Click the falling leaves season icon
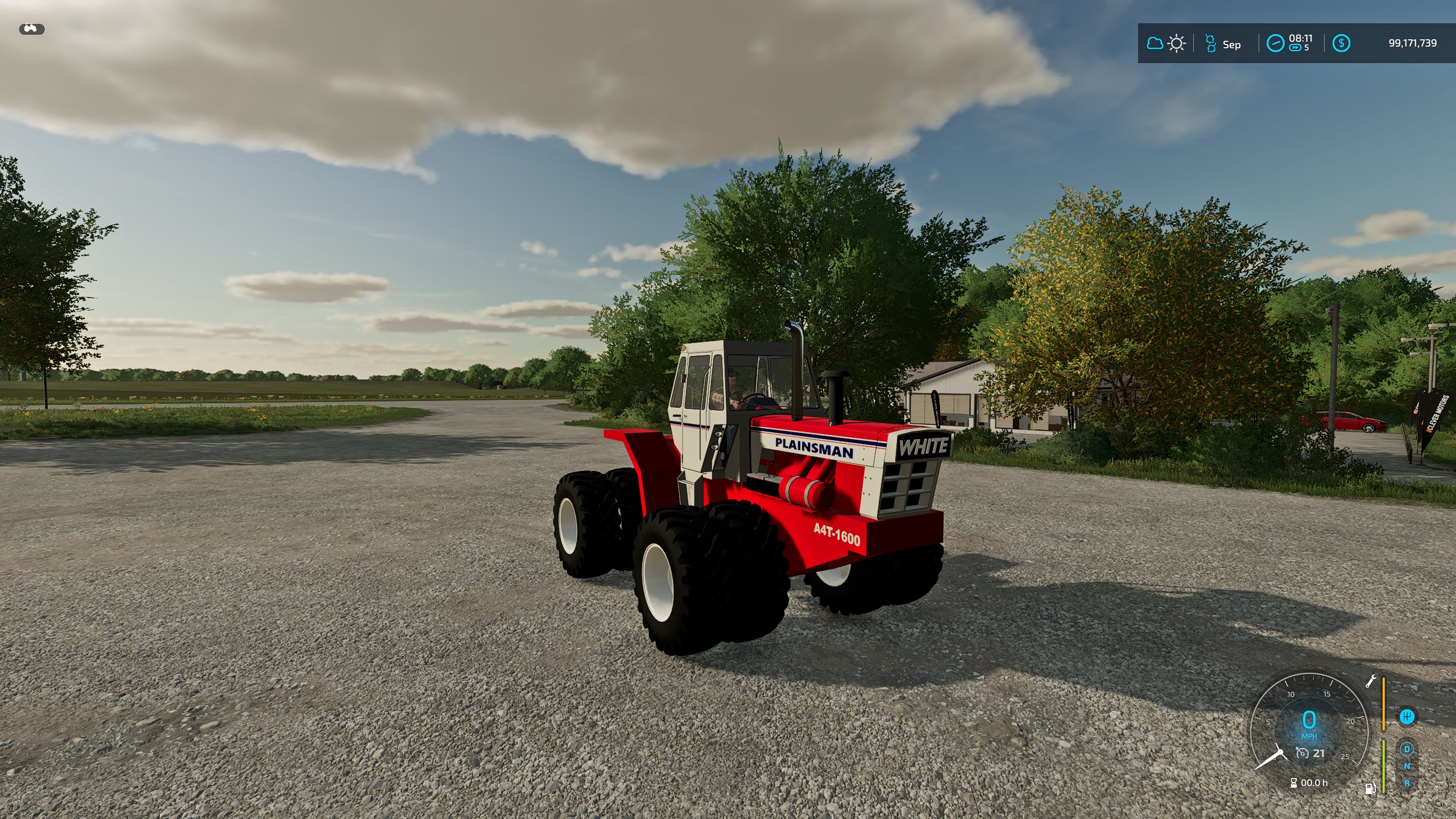Image resolution: width=1456 pixels, height=819 pixels. pyautogui.click(x=1211, y=43)
